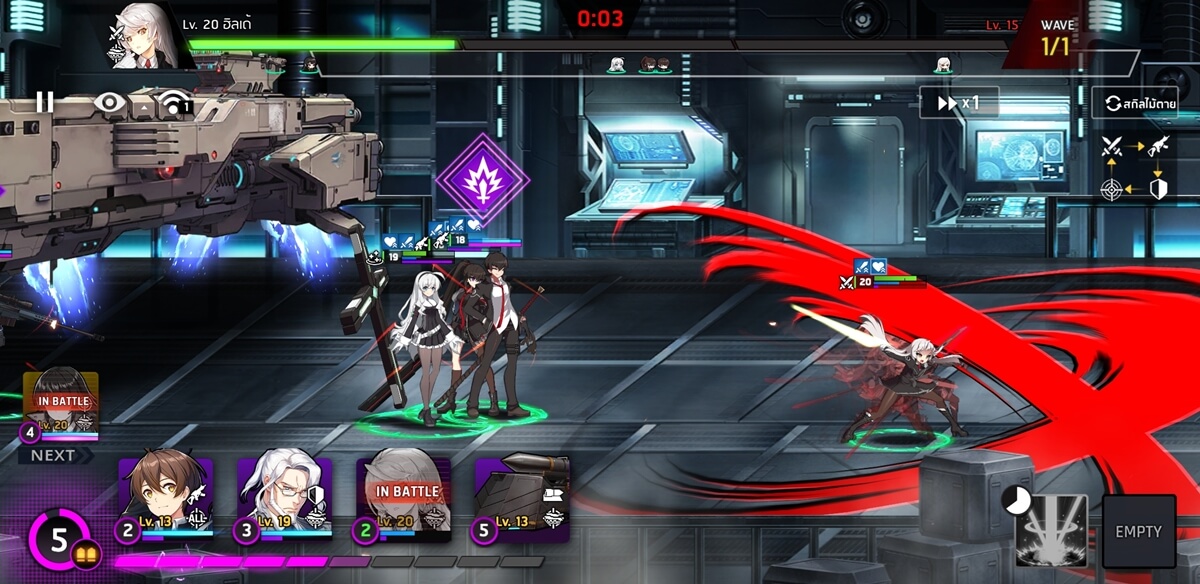Select the NEXT queued Lv. 20 unit card
The width and height of the screenshot is (1200, 584).
(61, 408)
